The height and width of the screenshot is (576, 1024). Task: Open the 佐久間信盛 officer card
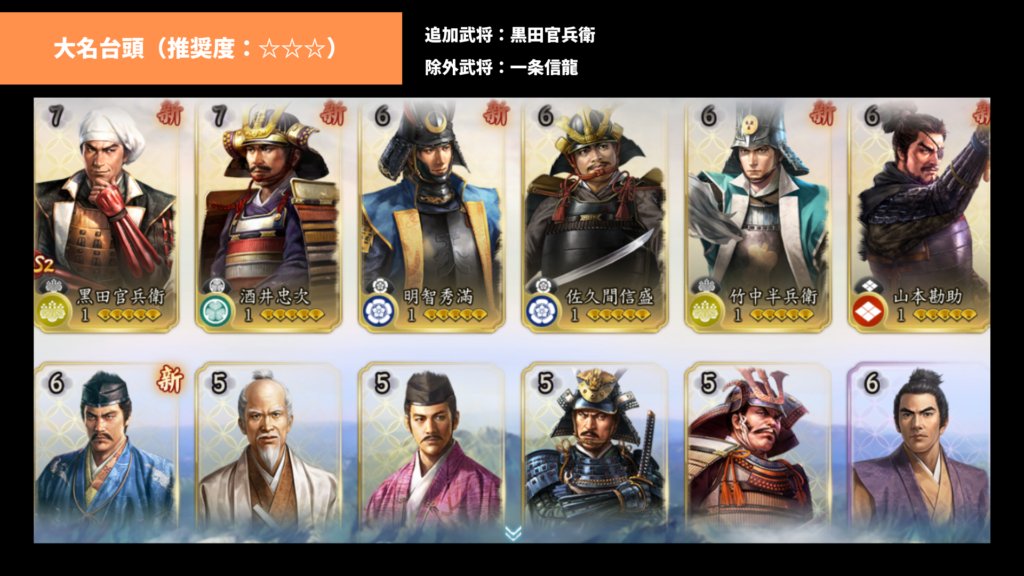[x=597, y=215]
